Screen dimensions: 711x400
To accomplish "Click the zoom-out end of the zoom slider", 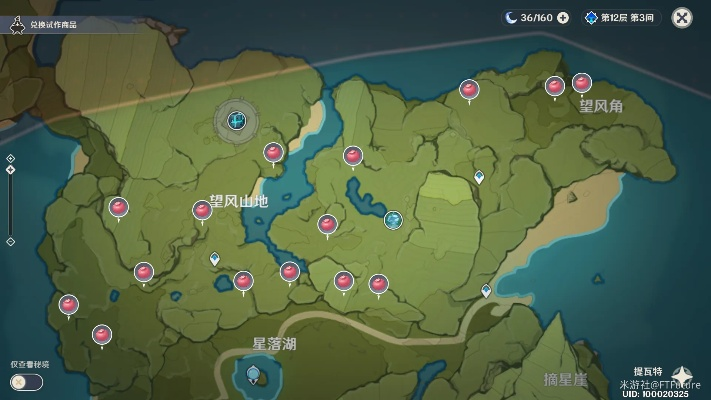I will (10, 241).
